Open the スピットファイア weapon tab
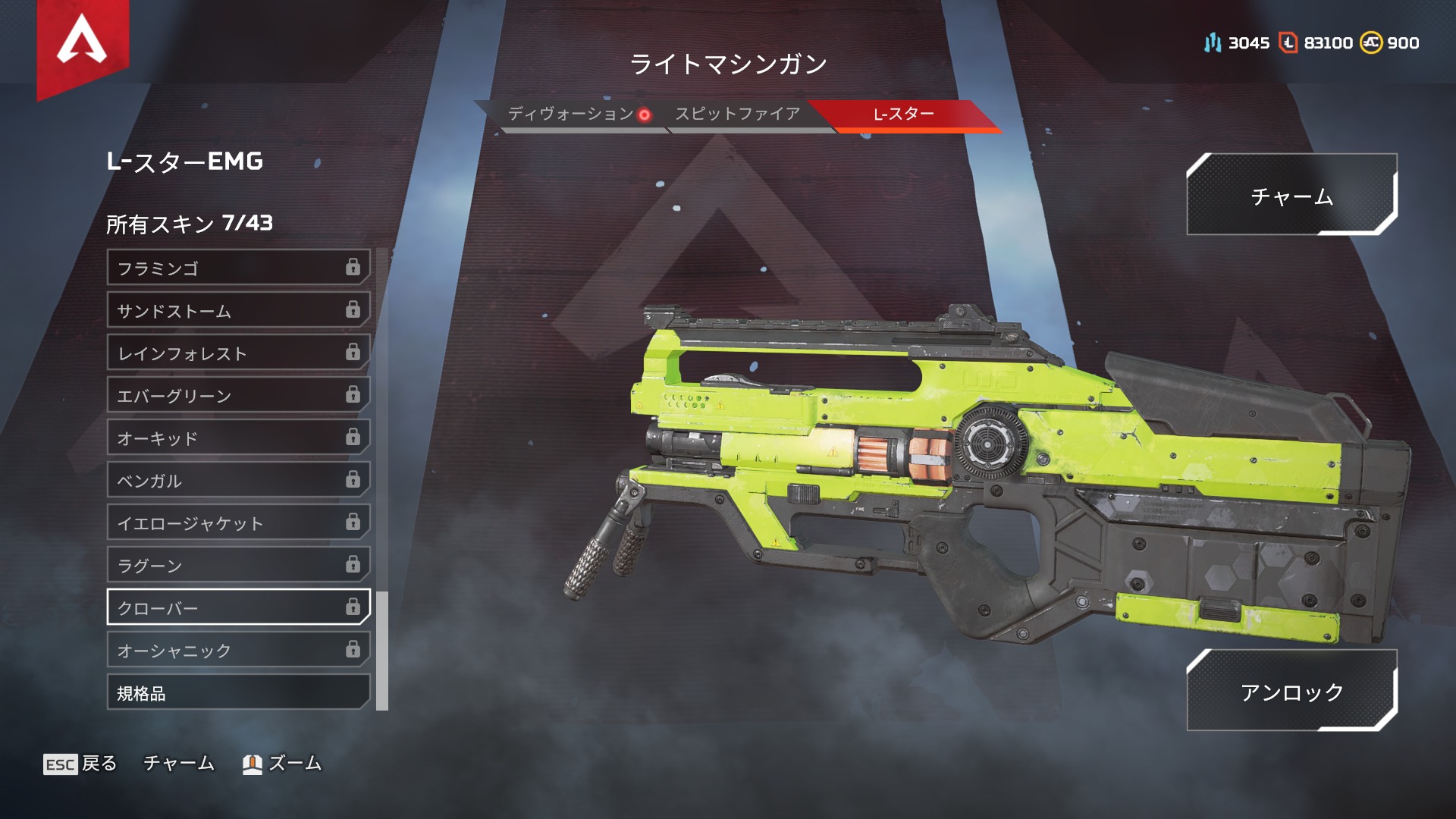 [737, 115]
